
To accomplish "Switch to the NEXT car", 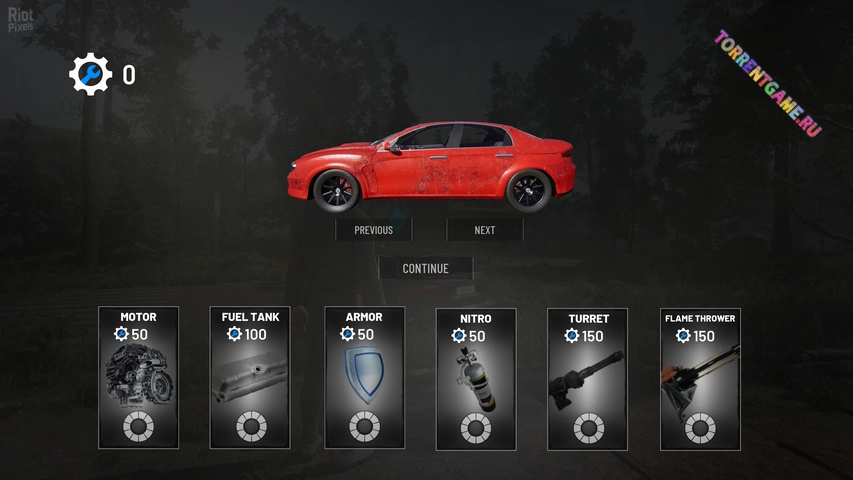I will click(485, 230).
